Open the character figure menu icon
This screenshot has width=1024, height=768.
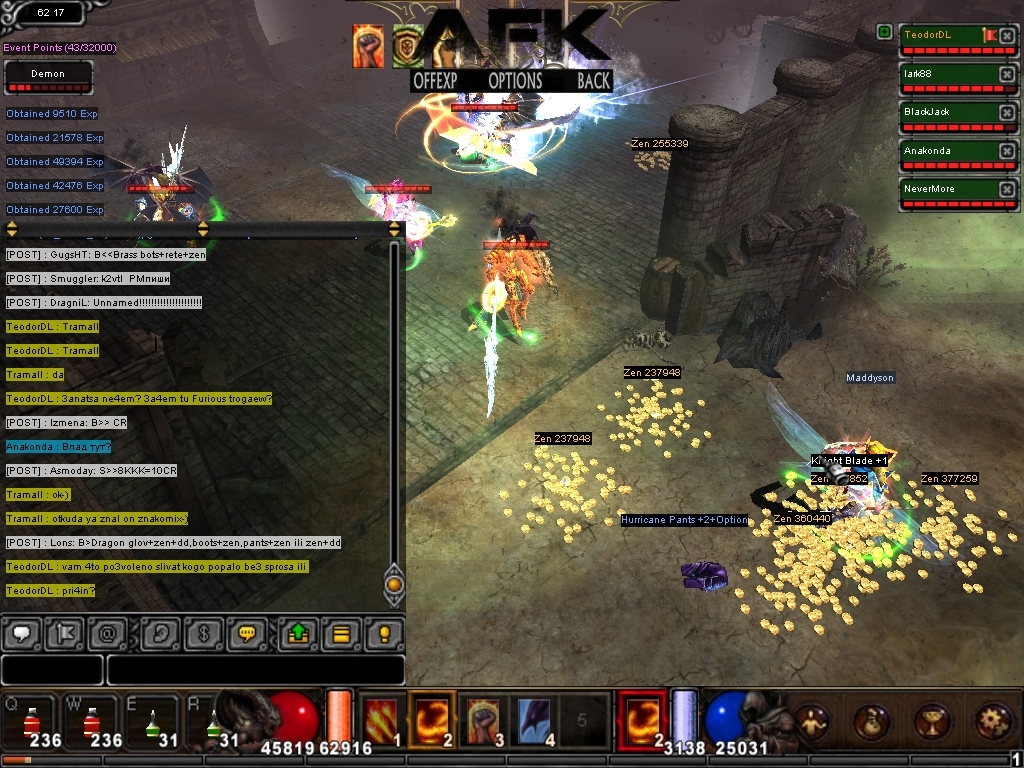point(811,721)
